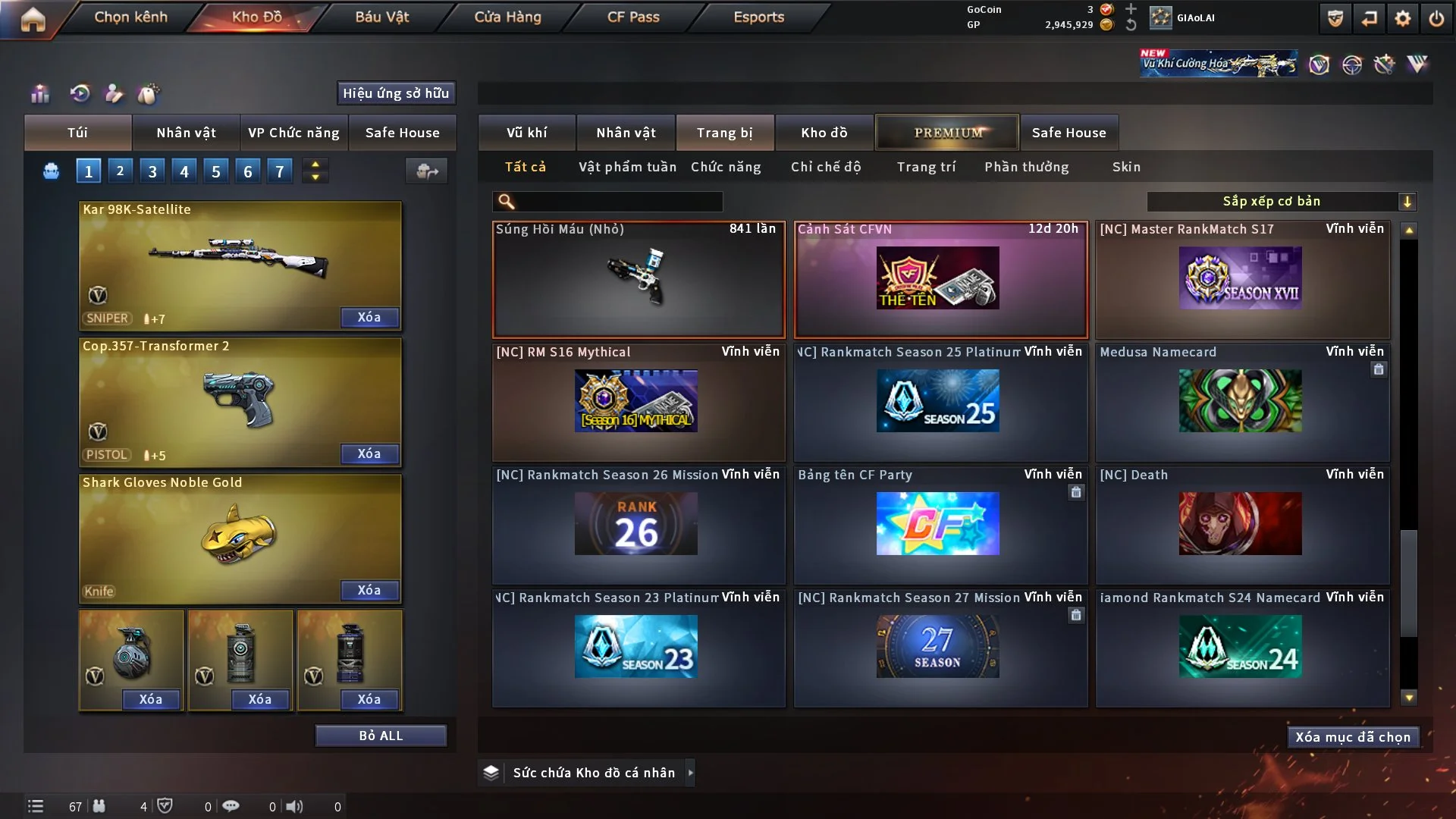
Task: Expand Sức chứa Kho đồ cá nhân
Action: [690, 773]
